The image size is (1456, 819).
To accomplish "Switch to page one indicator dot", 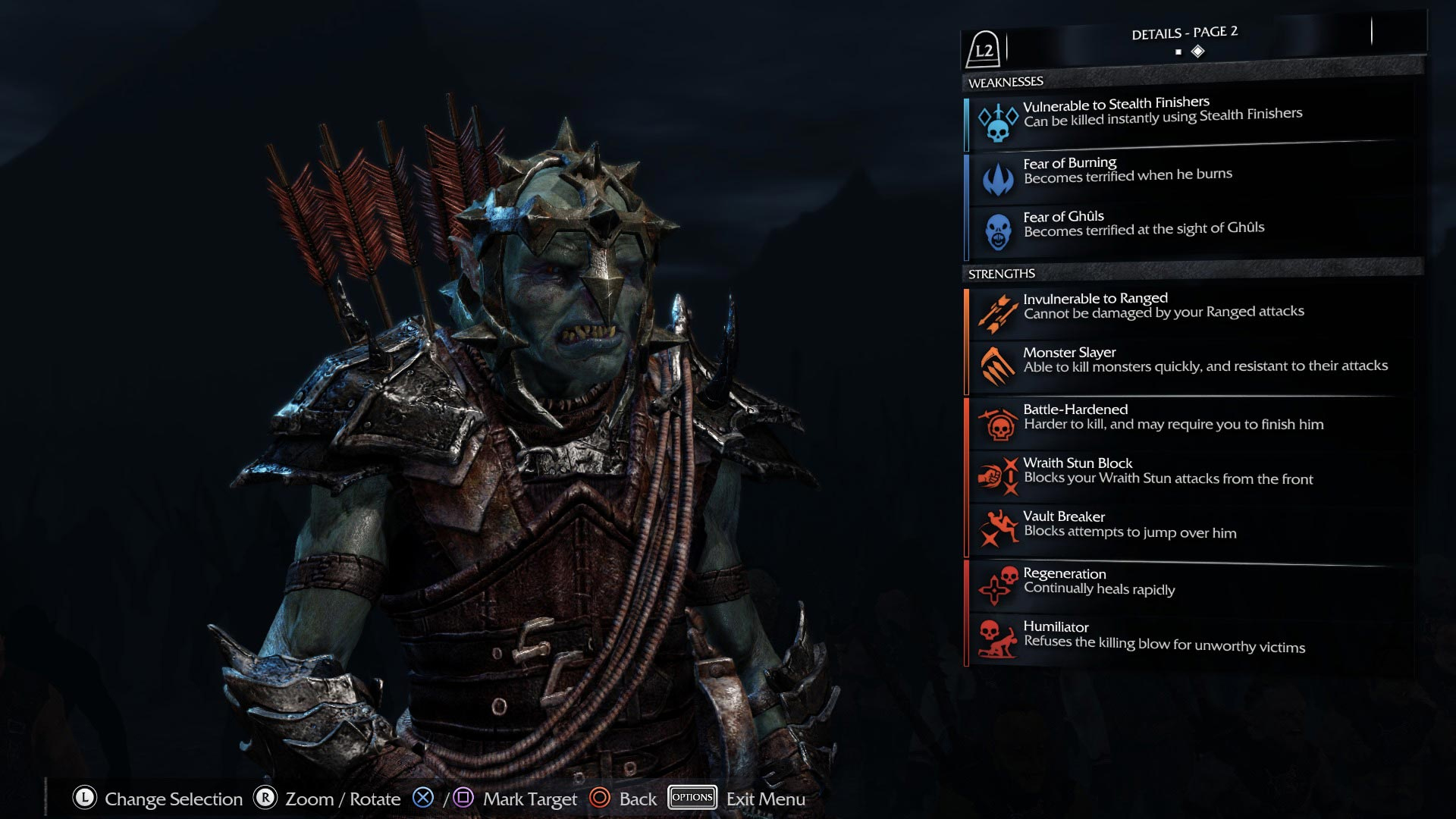I will 1178,52.
